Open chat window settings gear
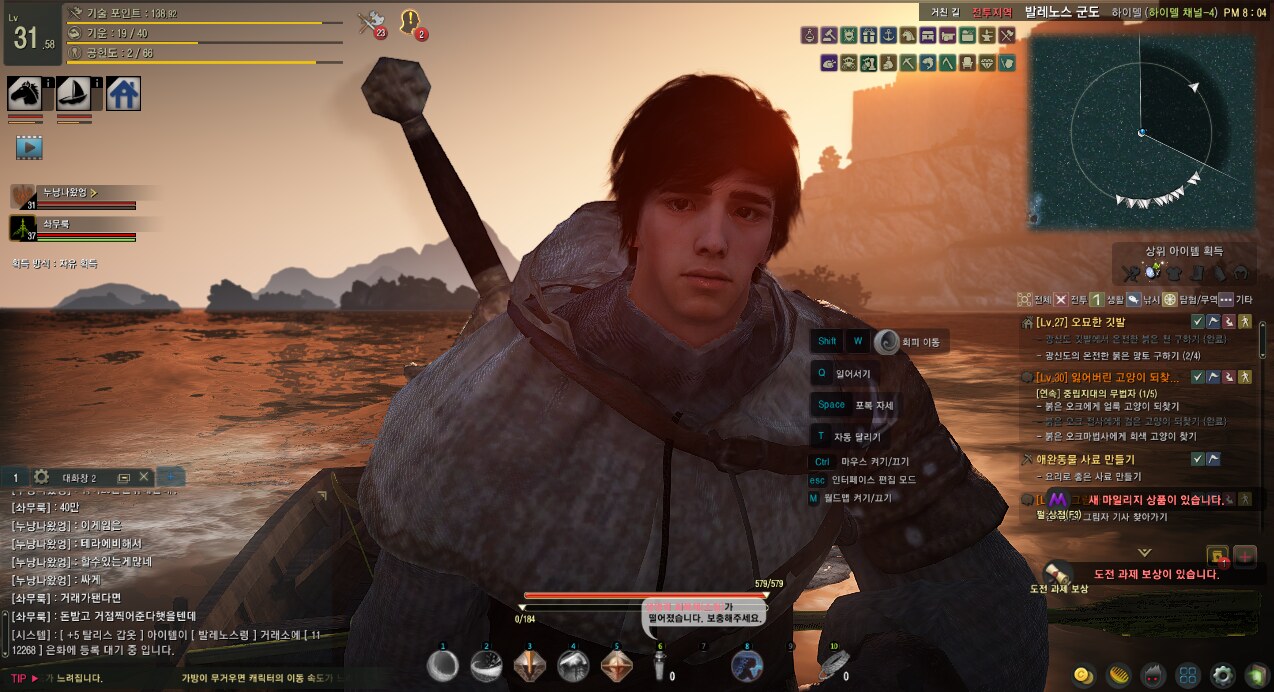The image size is (1274, 692). (42, 477)
